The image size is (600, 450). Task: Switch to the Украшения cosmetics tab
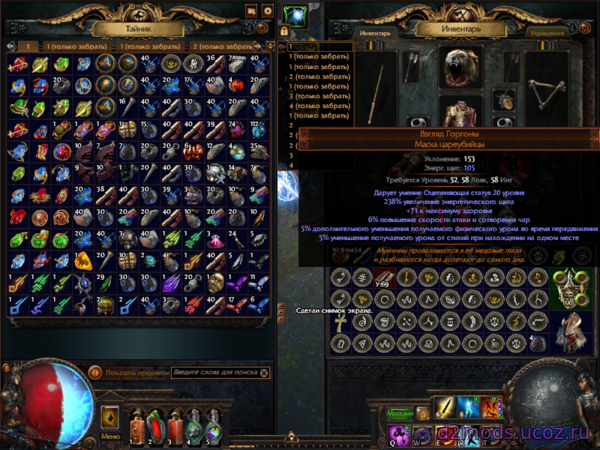pyautogui.click(x=546, y=32)
